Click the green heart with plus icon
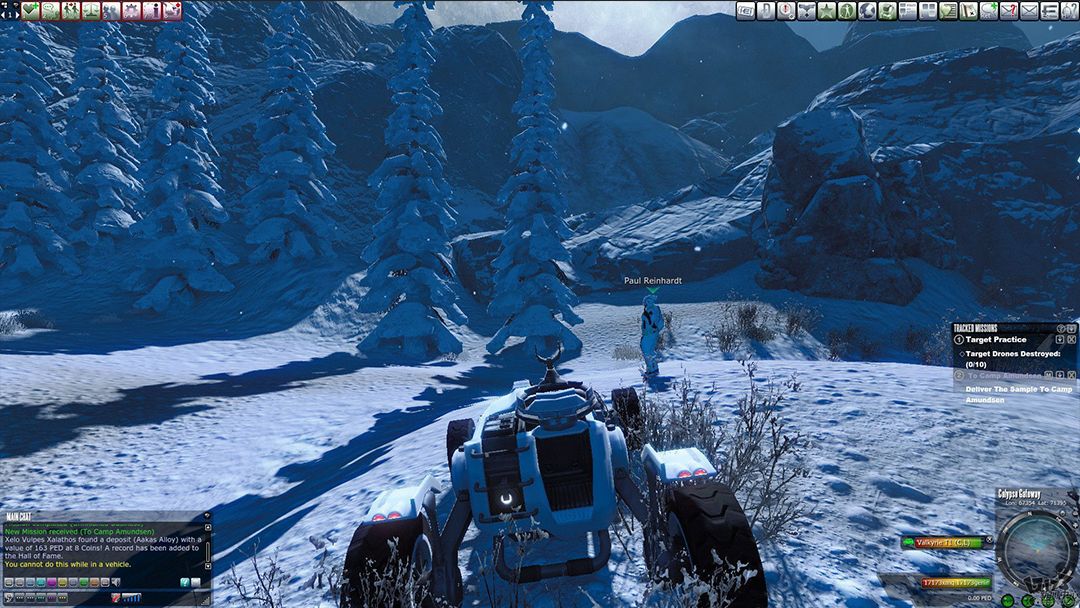This screenshot has height=608, width=1080. click(31, 11)
